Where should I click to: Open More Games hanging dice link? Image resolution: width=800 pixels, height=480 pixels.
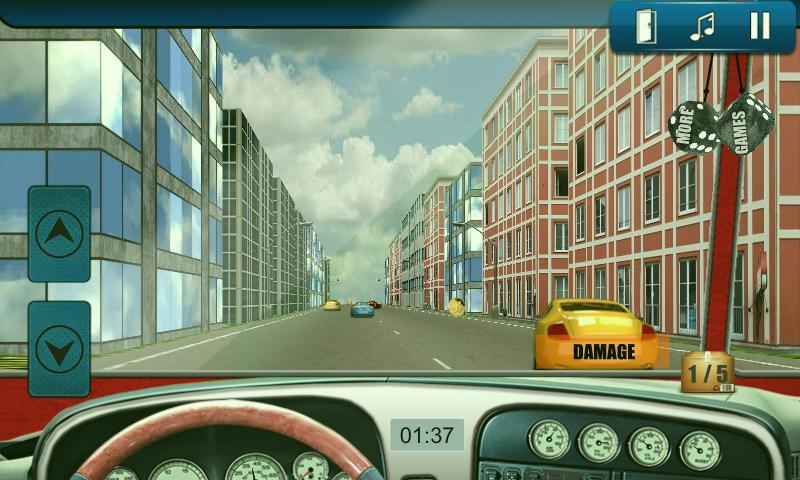[x=721, y=126]
